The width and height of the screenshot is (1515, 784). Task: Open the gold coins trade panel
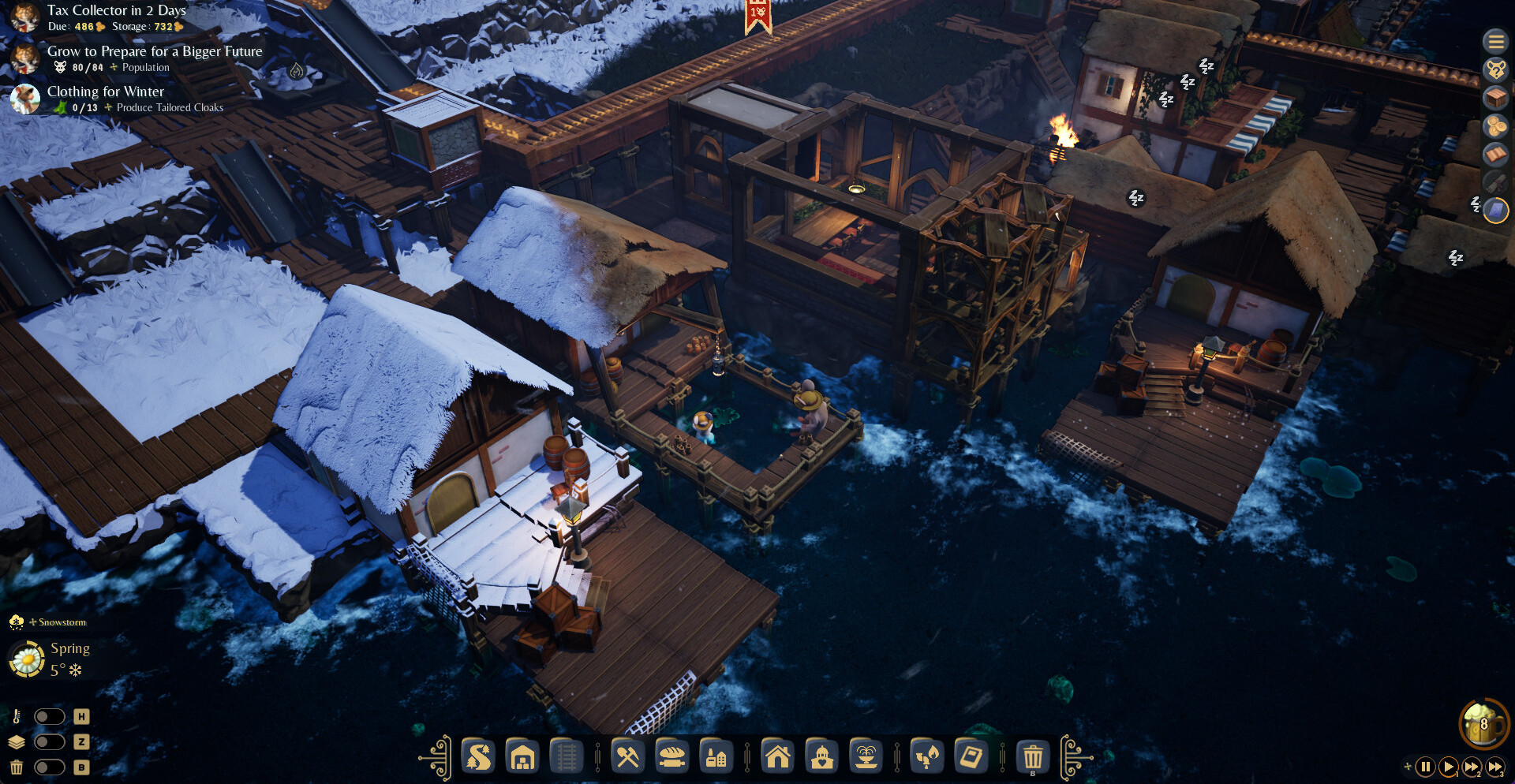[1494, 126]
